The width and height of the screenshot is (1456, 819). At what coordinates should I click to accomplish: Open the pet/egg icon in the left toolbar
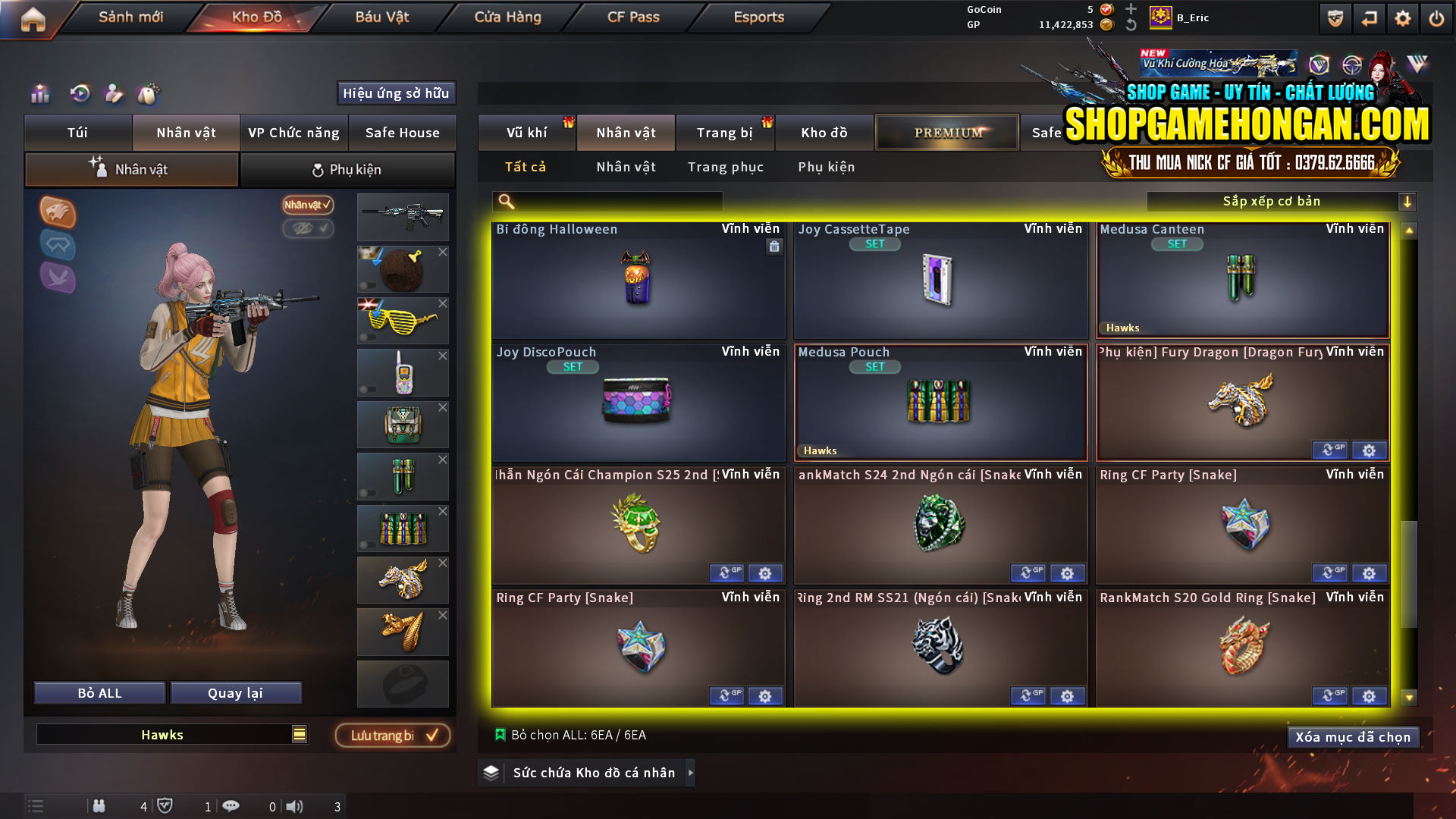click(x=149, y=93)
